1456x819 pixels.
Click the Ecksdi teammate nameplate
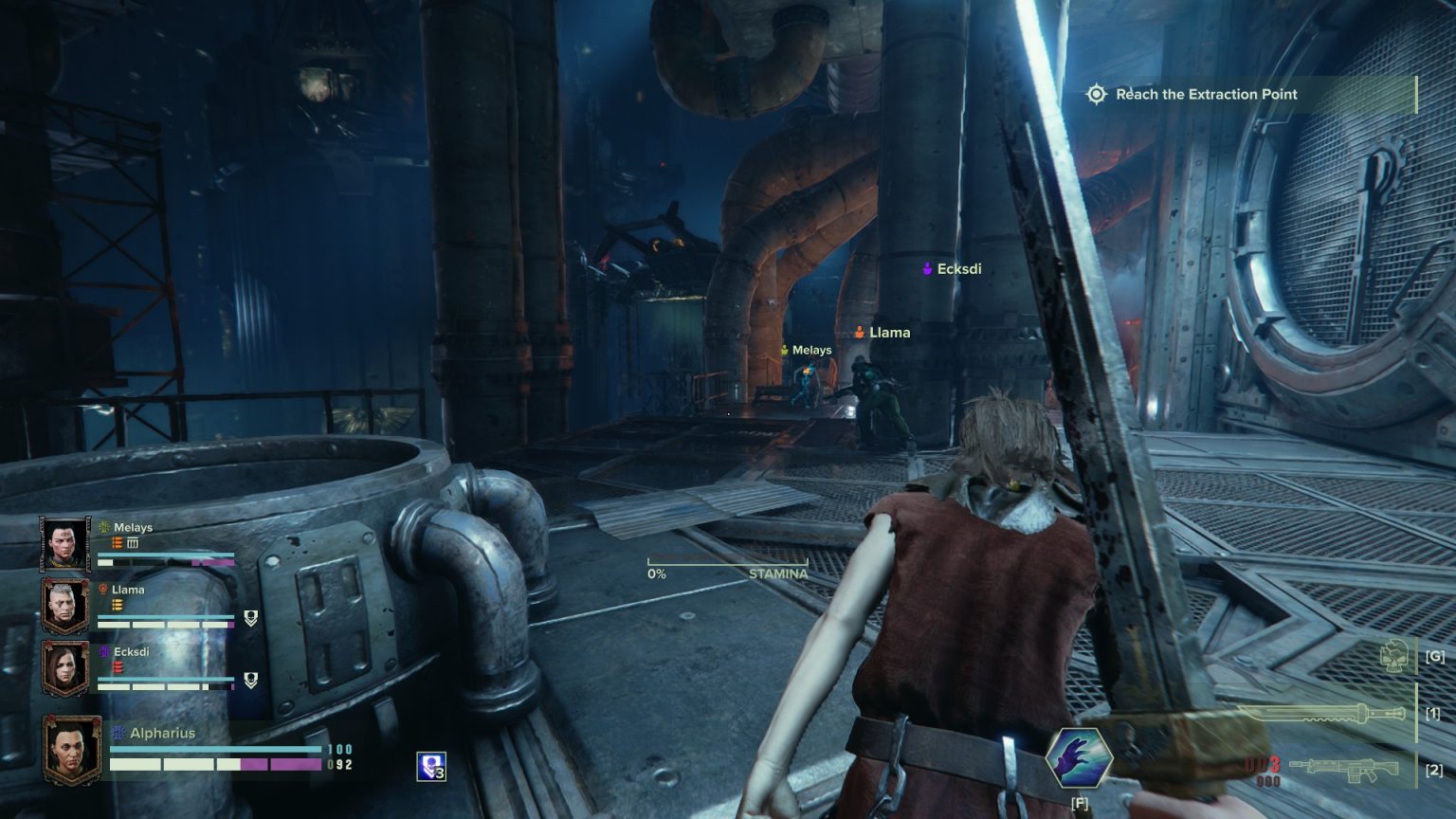click(x=953, y=269)
